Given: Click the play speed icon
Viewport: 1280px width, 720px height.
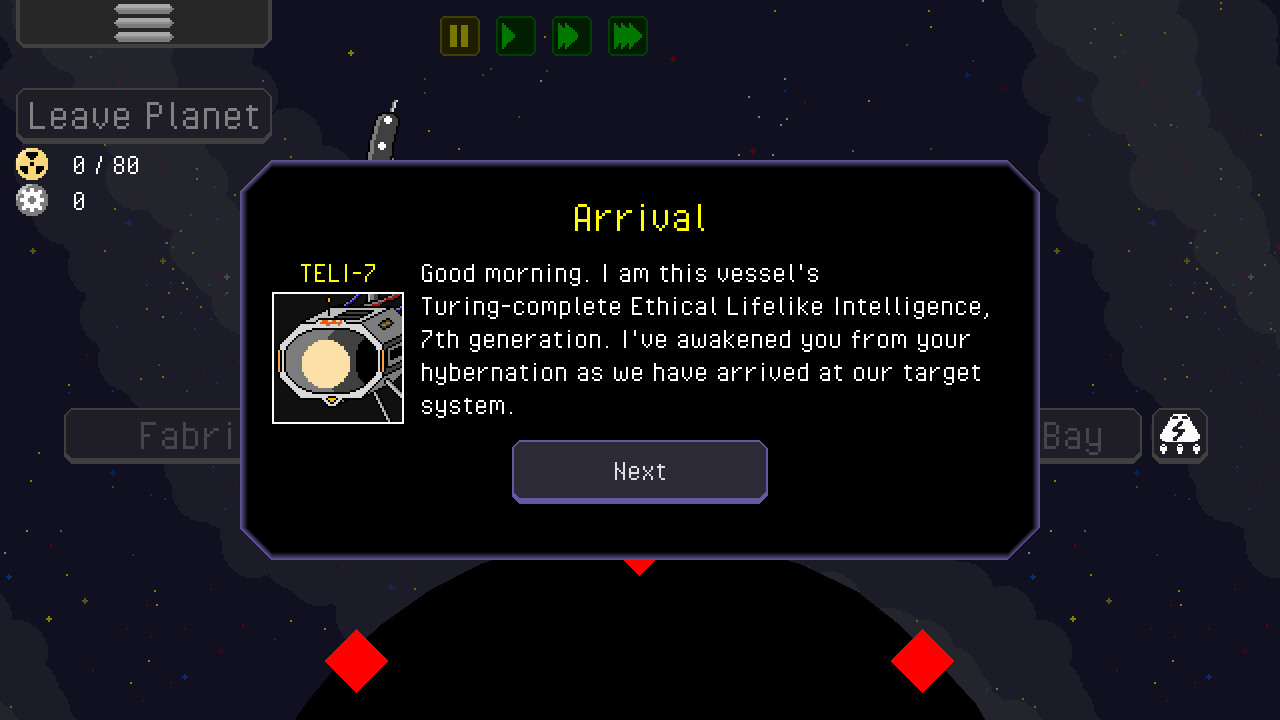Looking at the screenshot, I should [x=515, y=36].
